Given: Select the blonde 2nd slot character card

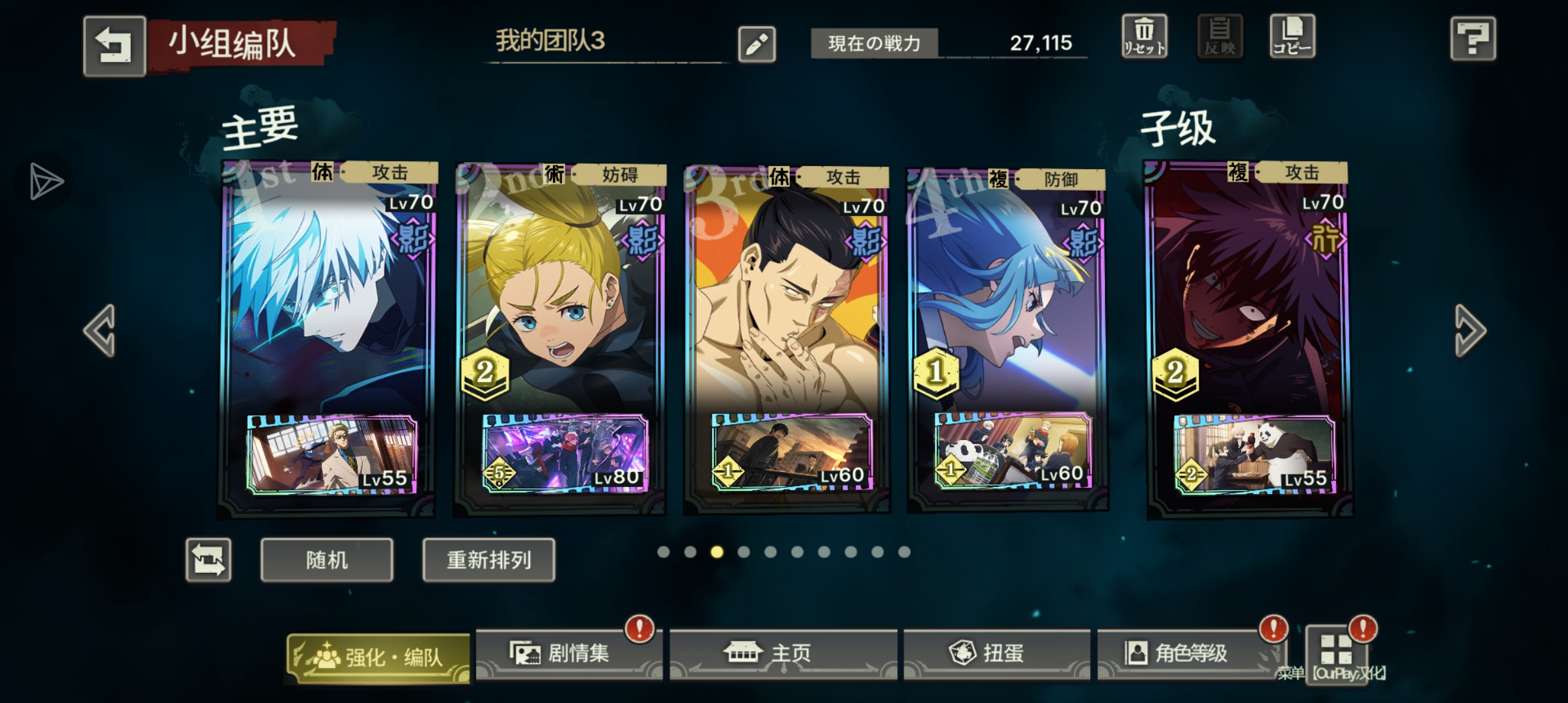Looking at the screenshot, I should point(561,293).
